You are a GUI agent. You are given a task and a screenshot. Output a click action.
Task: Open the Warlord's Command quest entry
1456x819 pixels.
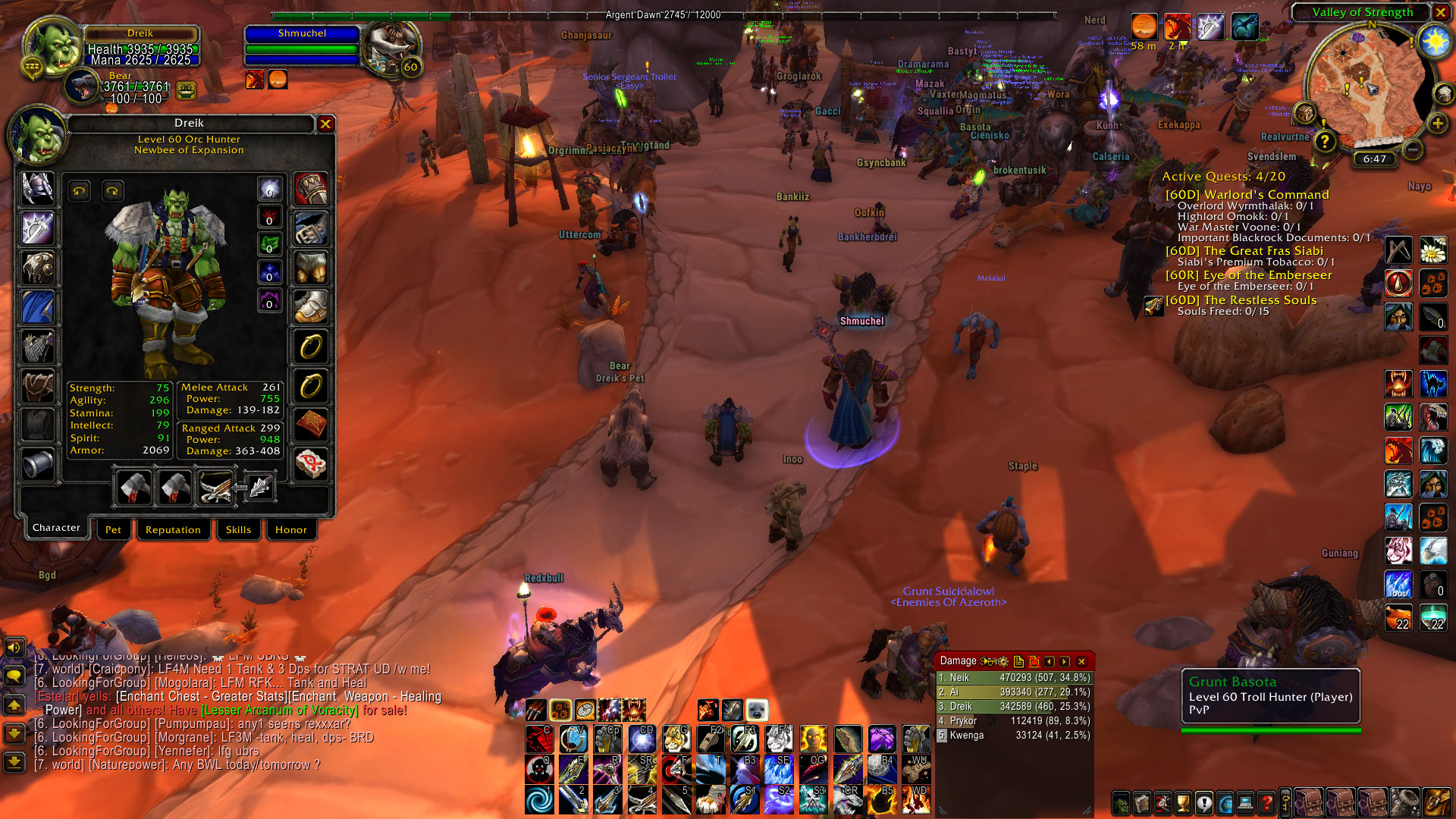pos(1247,195)
